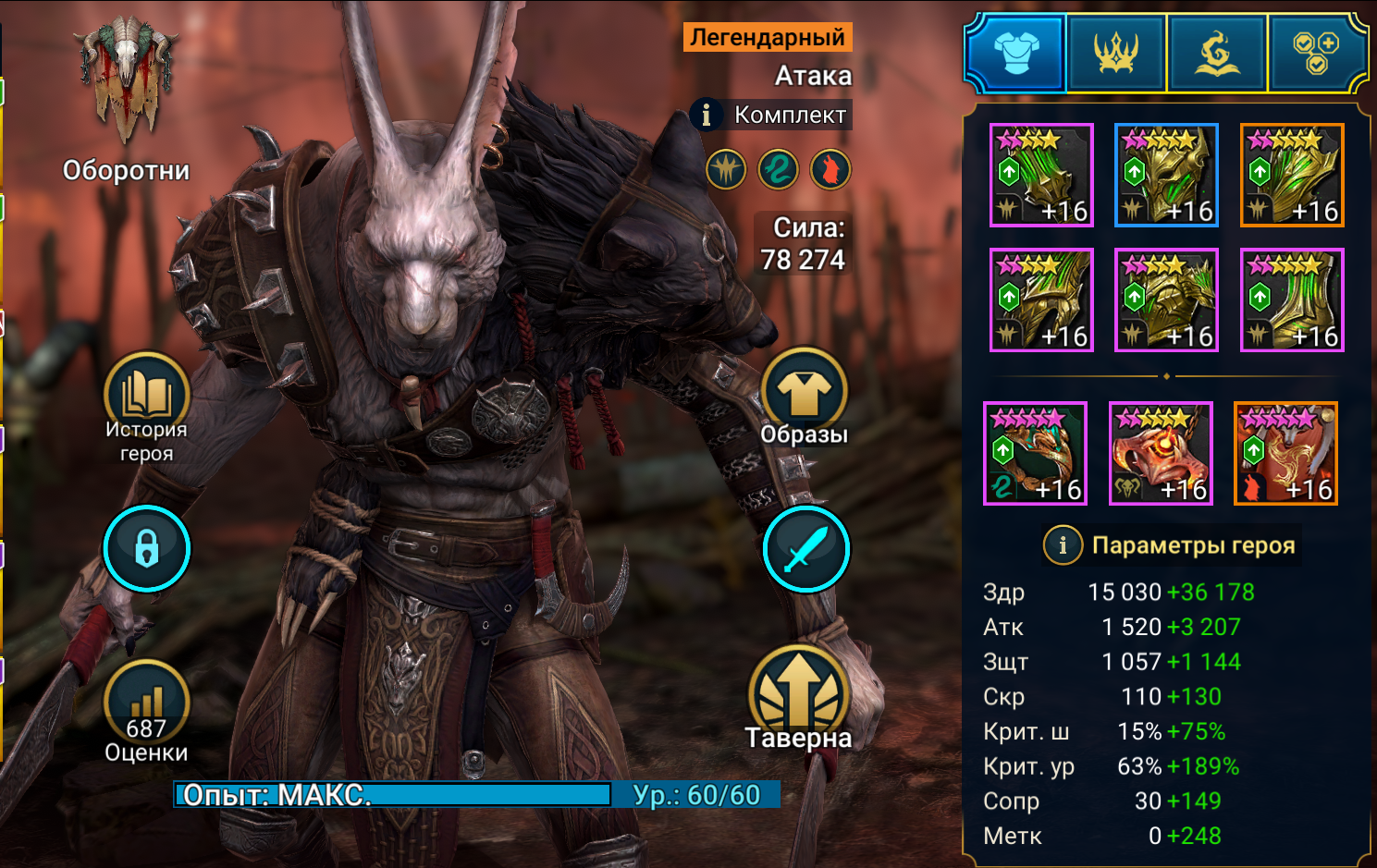Select the orange-bordered banner accessory slot

click(1285, 453)
